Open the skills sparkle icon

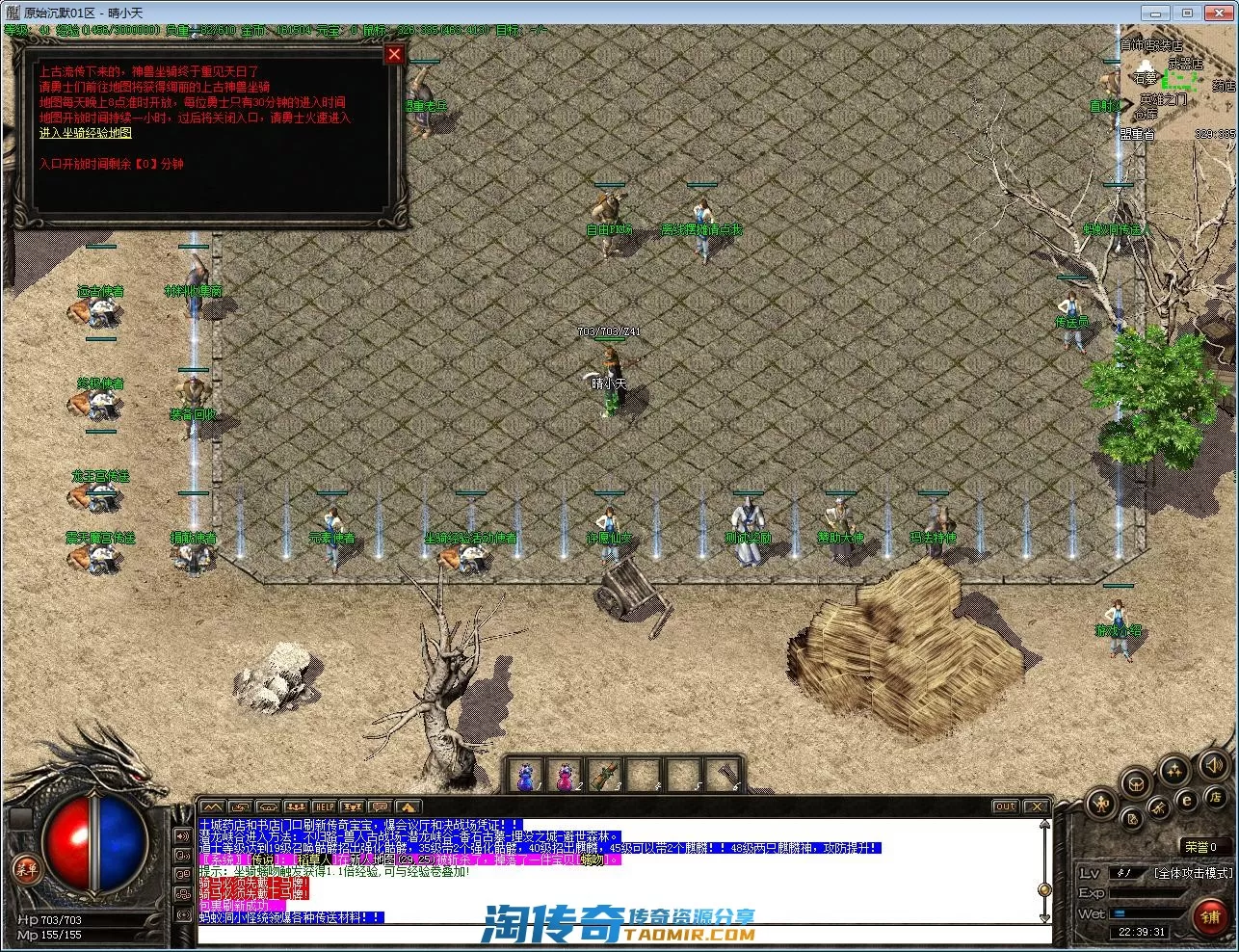1174,770
